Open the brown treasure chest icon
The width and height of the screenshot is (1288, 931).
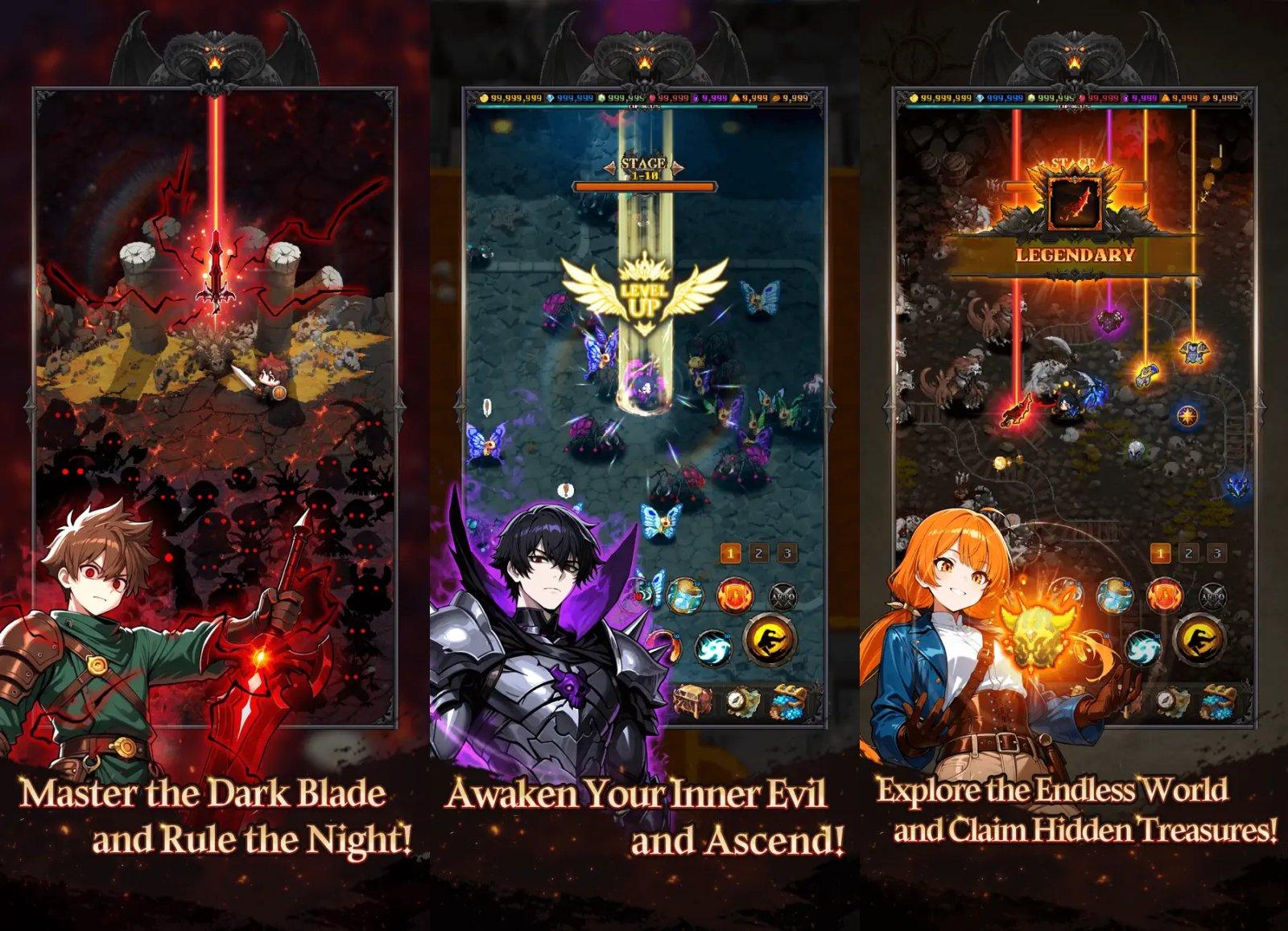tap(692, 702)
